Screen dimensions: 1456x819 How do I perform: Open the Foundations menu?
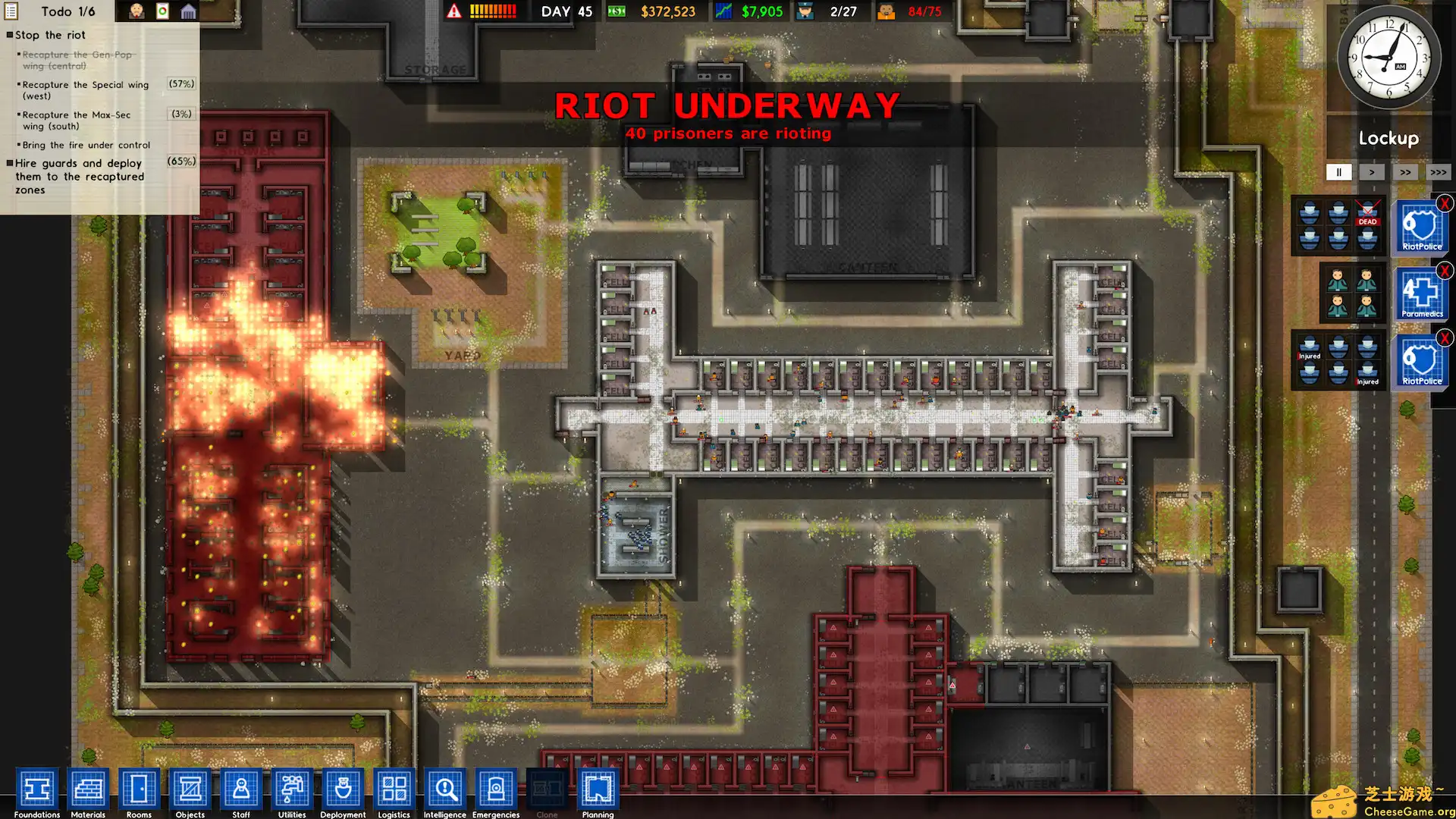click(x=37, y=791)
